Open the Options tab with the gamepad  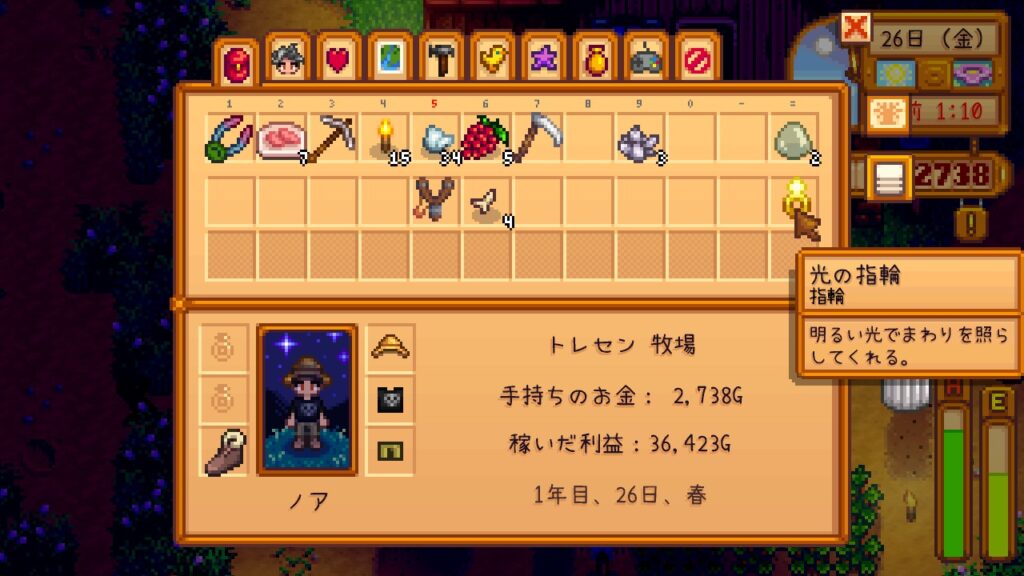pos(645,61)
